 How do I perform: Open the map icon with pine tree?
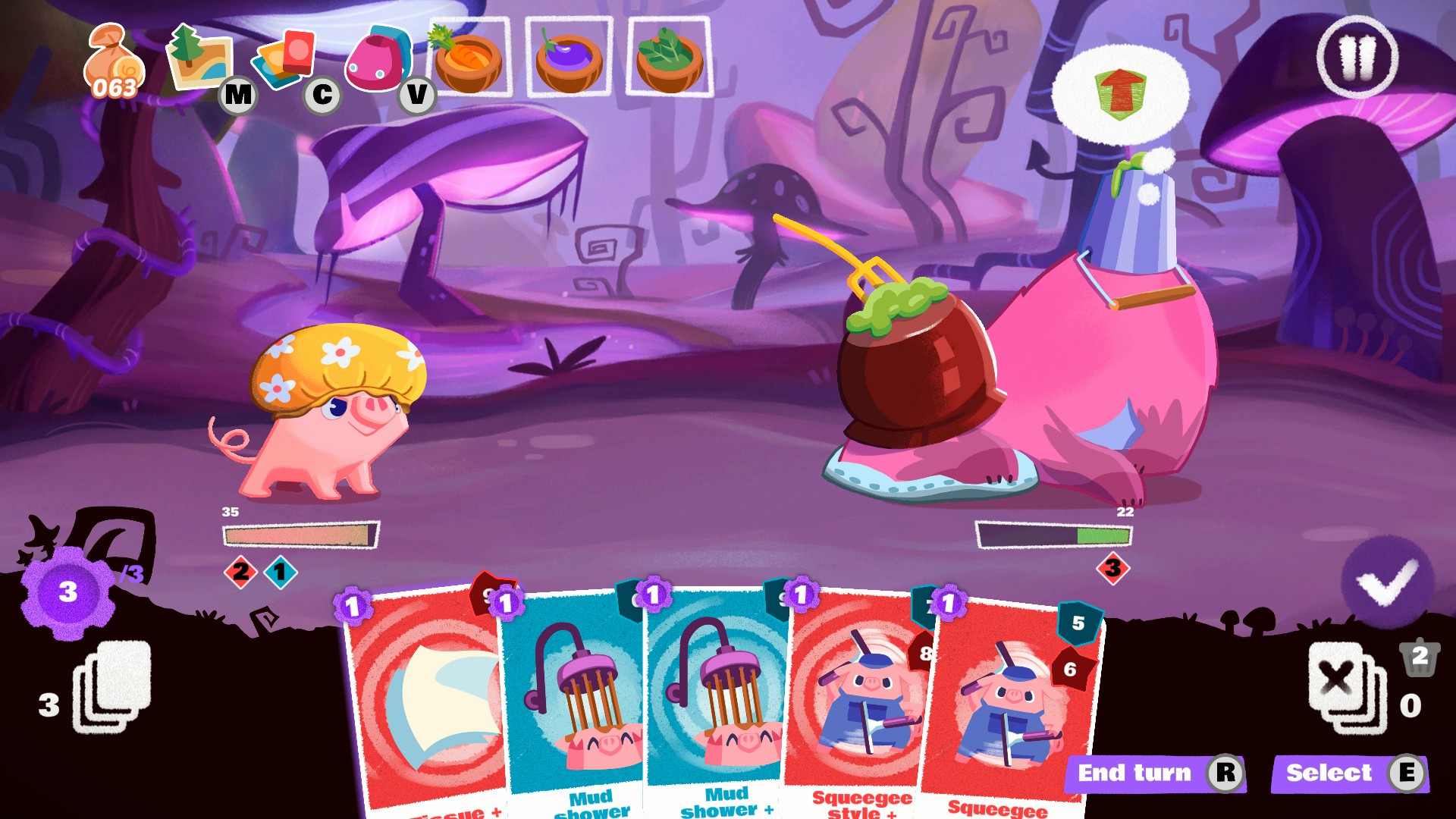pyautogui.click(x=199, y=58)
